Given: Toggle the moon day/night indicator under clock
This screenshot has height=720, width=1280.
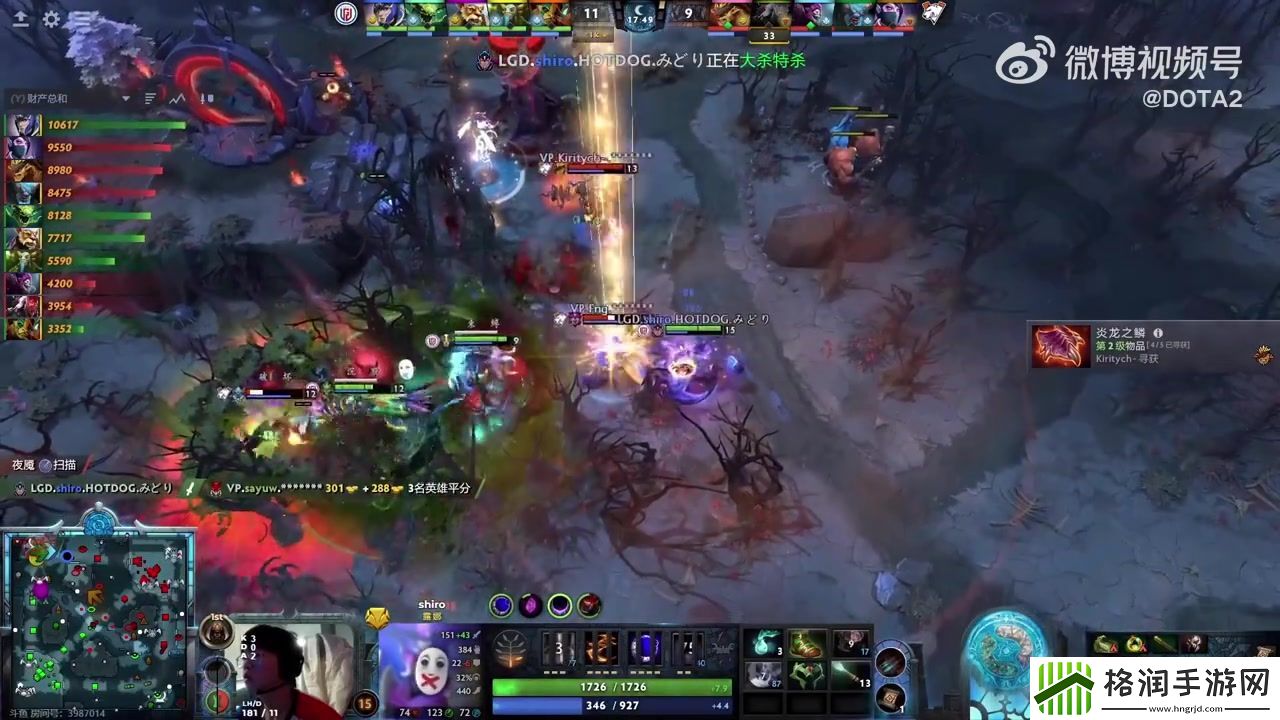Looking at the screenshot, I should tap(640, 10).
